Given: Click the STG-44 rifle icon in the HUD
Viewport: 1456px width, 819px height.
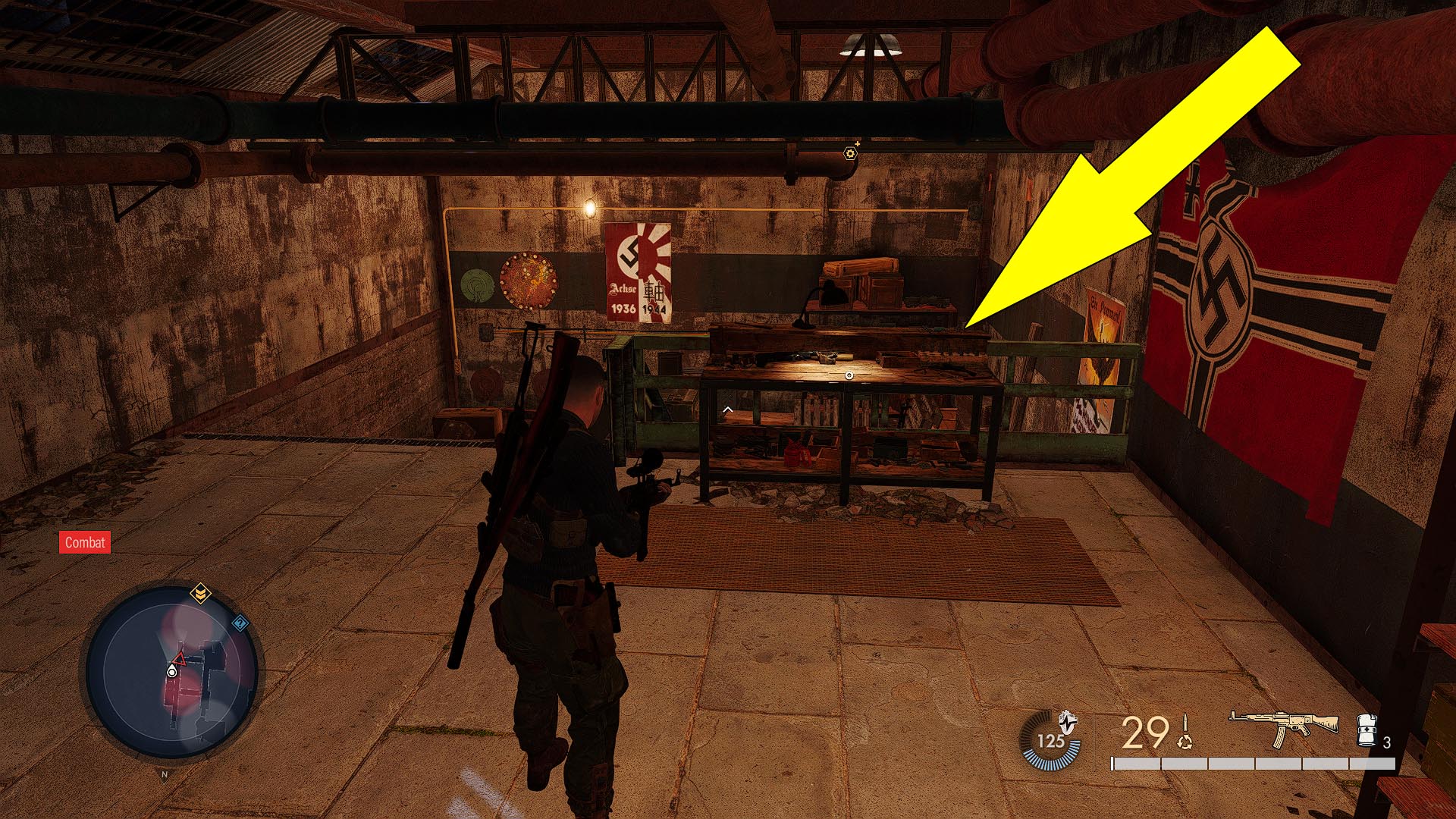Looking at the screenshot, I should [1285, 729].
